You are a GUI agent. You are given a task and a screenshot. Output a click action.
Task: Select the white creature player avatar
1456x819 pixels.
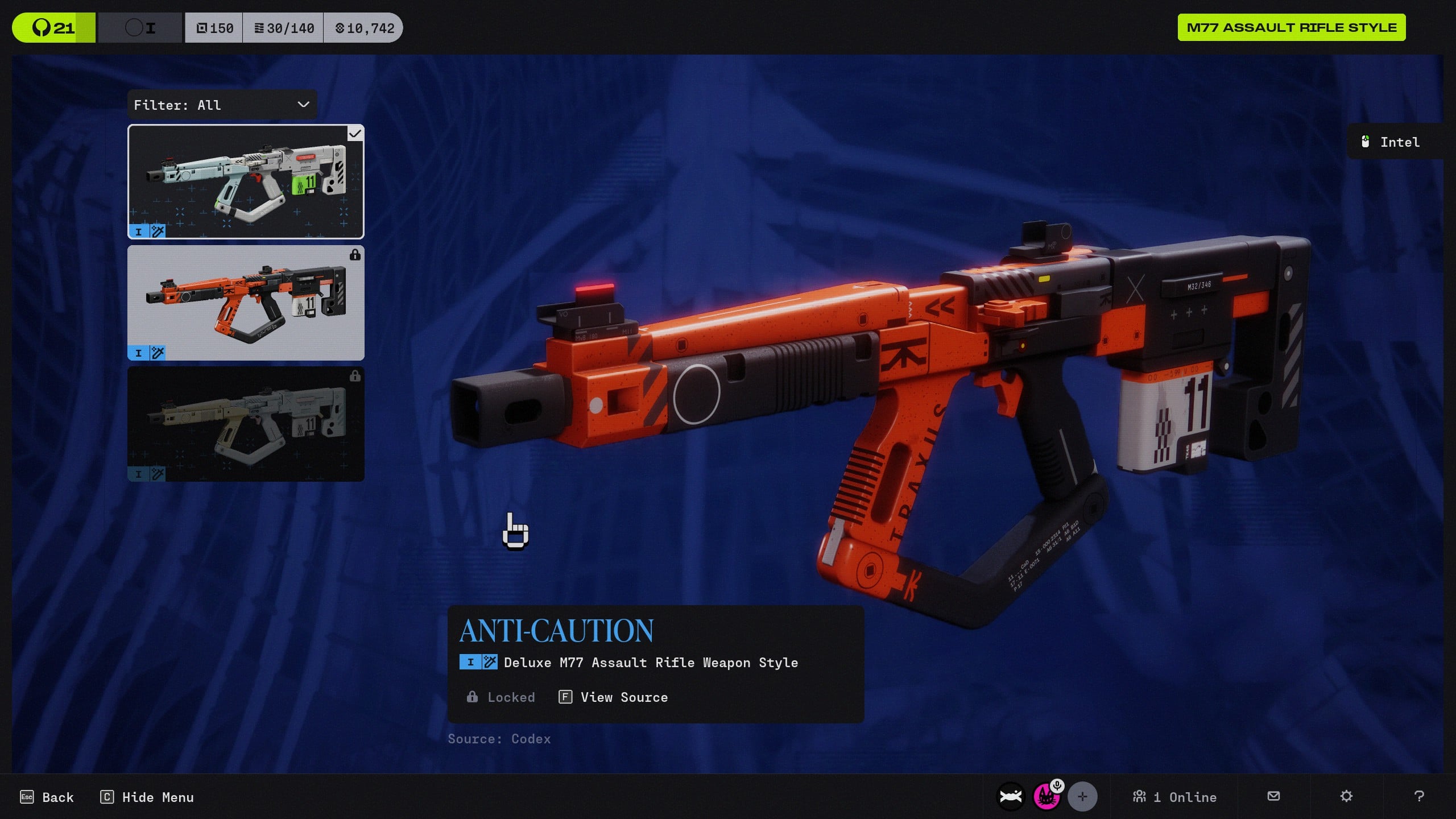point(1011,797)
